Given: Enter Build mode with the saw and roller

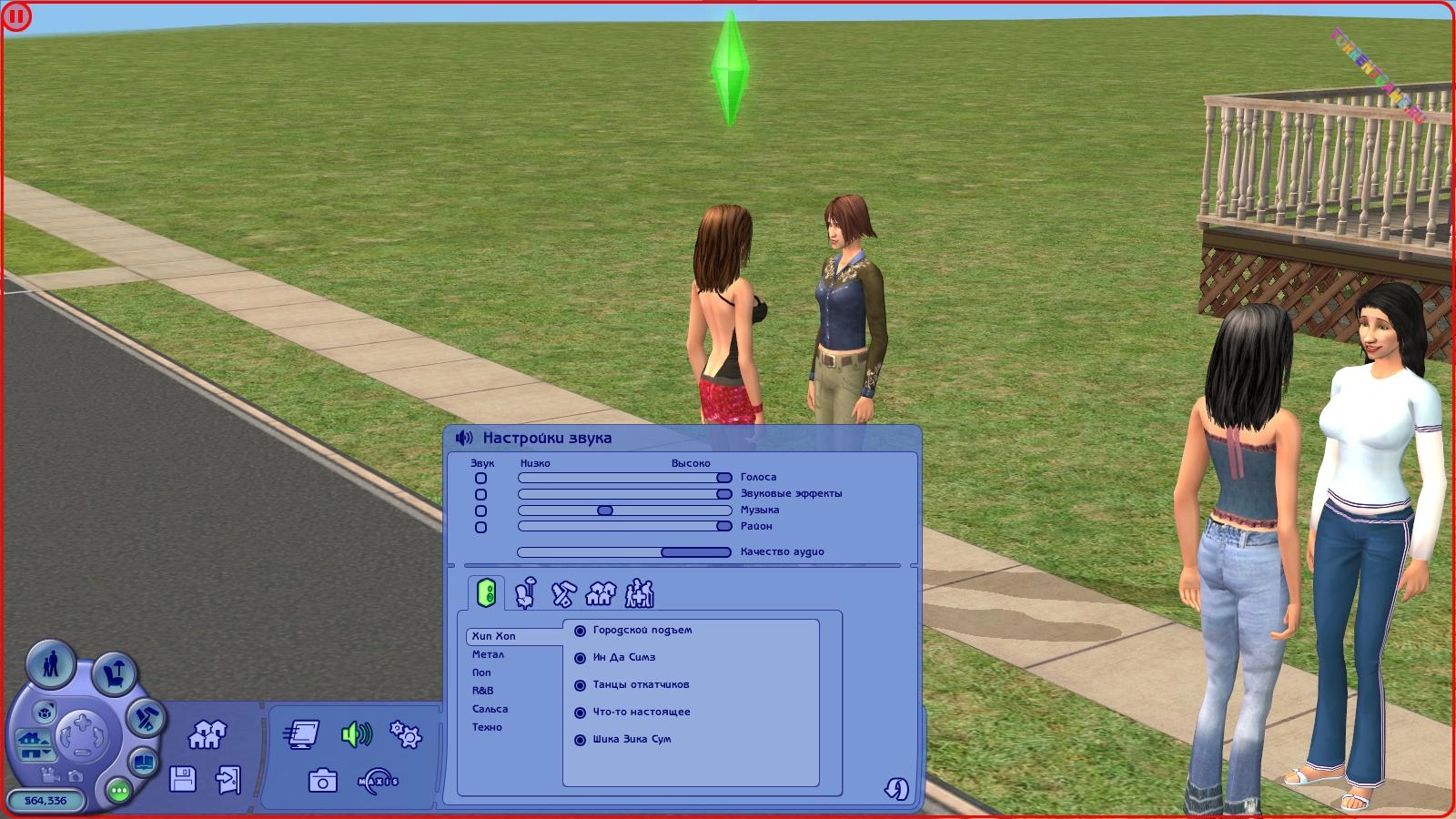Looking at the screenshot, I should [145, 719].
